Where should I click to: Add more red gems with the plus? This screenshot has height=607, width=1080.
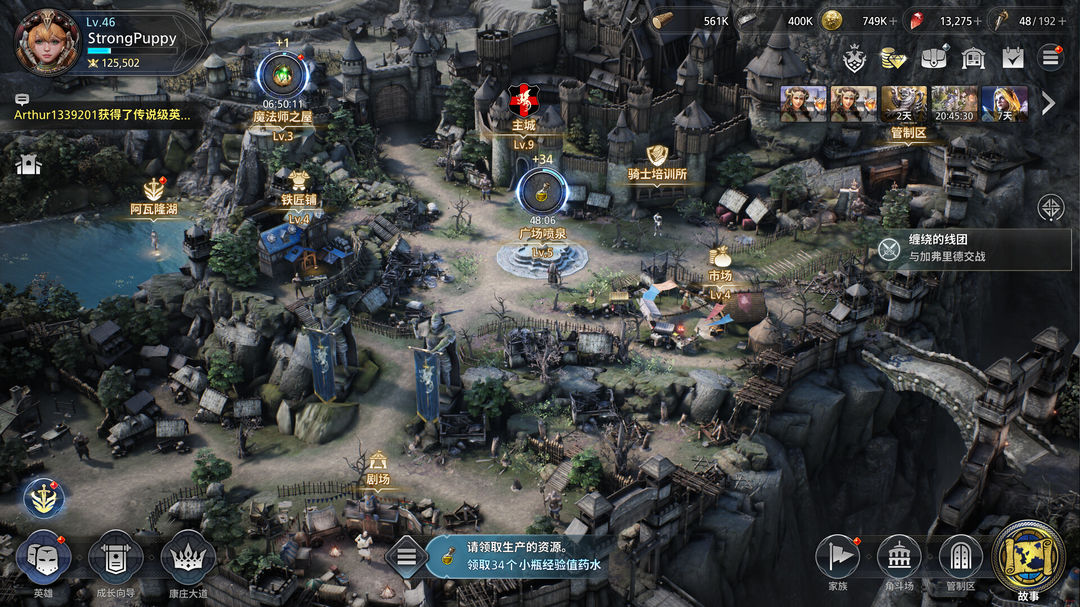coord(977,21)
